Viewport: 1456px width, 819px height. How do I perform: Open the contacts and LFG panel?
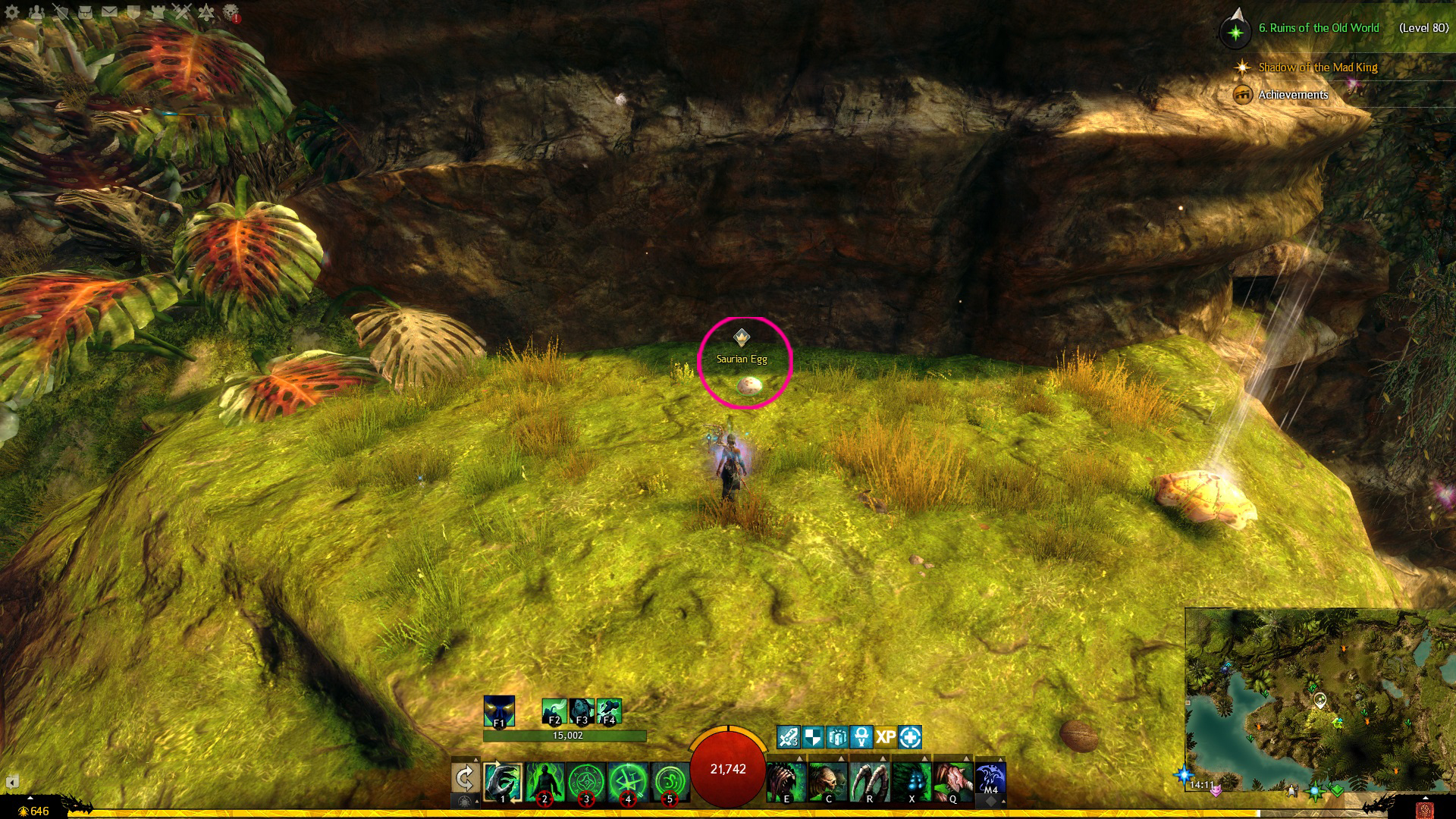click(36, 12)
